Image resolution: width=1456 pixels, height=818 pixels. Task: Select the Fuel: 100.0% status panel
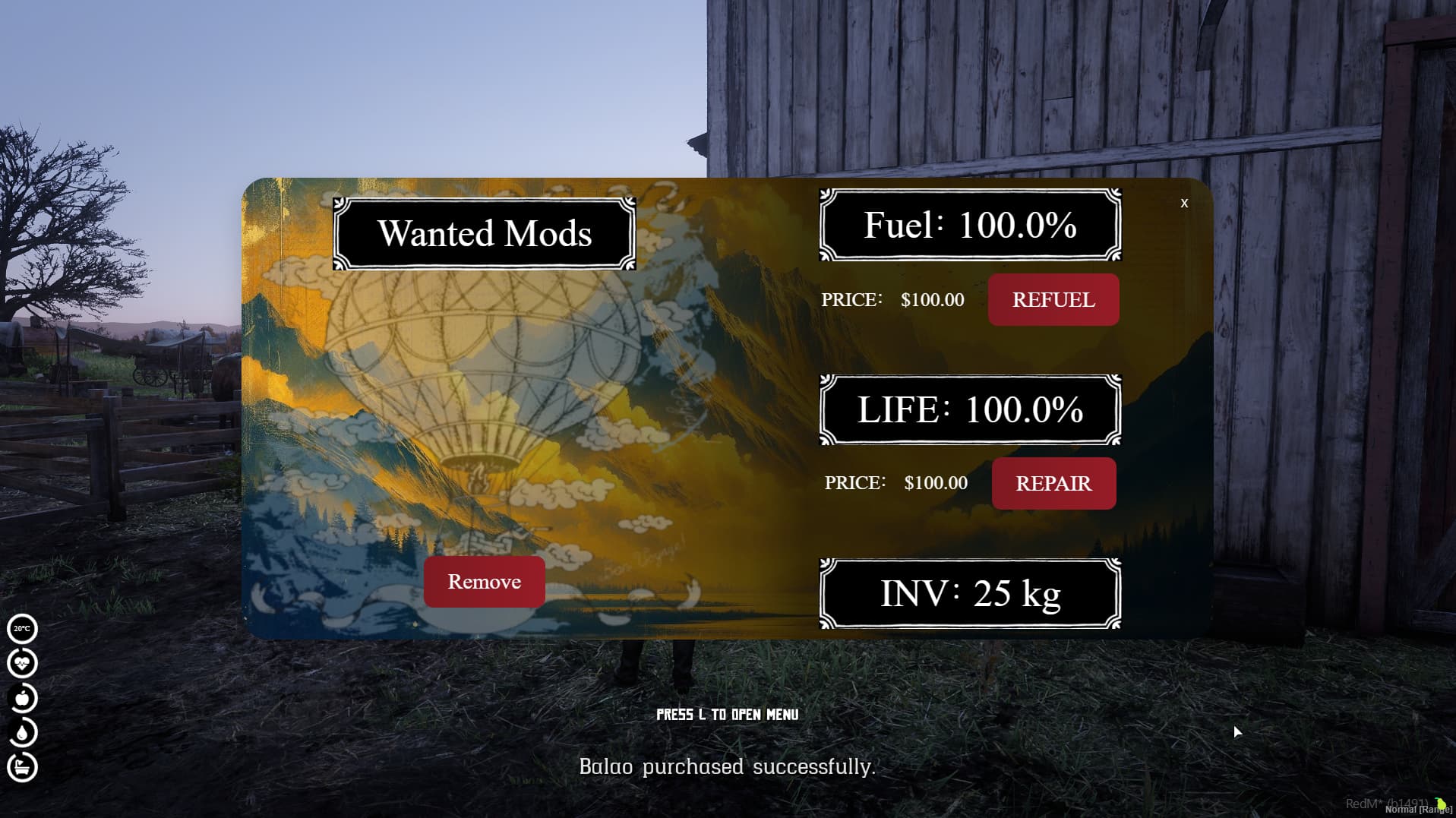[970, 225]
